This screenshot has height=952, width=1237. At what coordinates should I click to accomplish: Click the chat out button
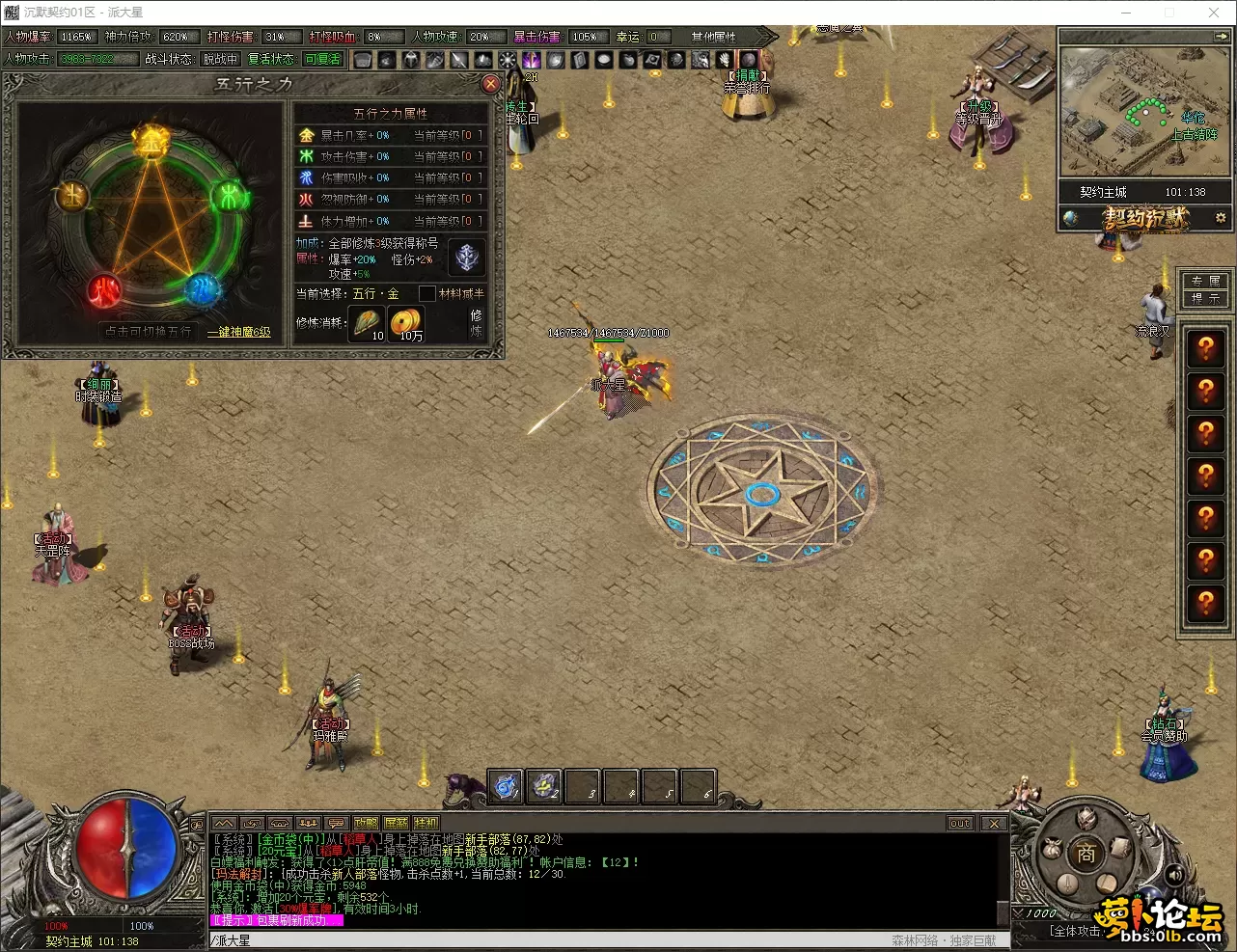(x=959, y=823)
